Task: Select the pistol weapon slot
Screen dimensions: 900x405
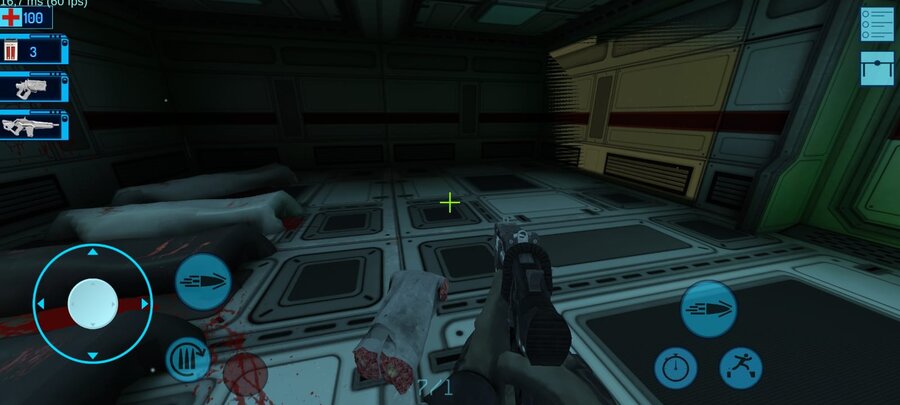Action: pos(34,87)
